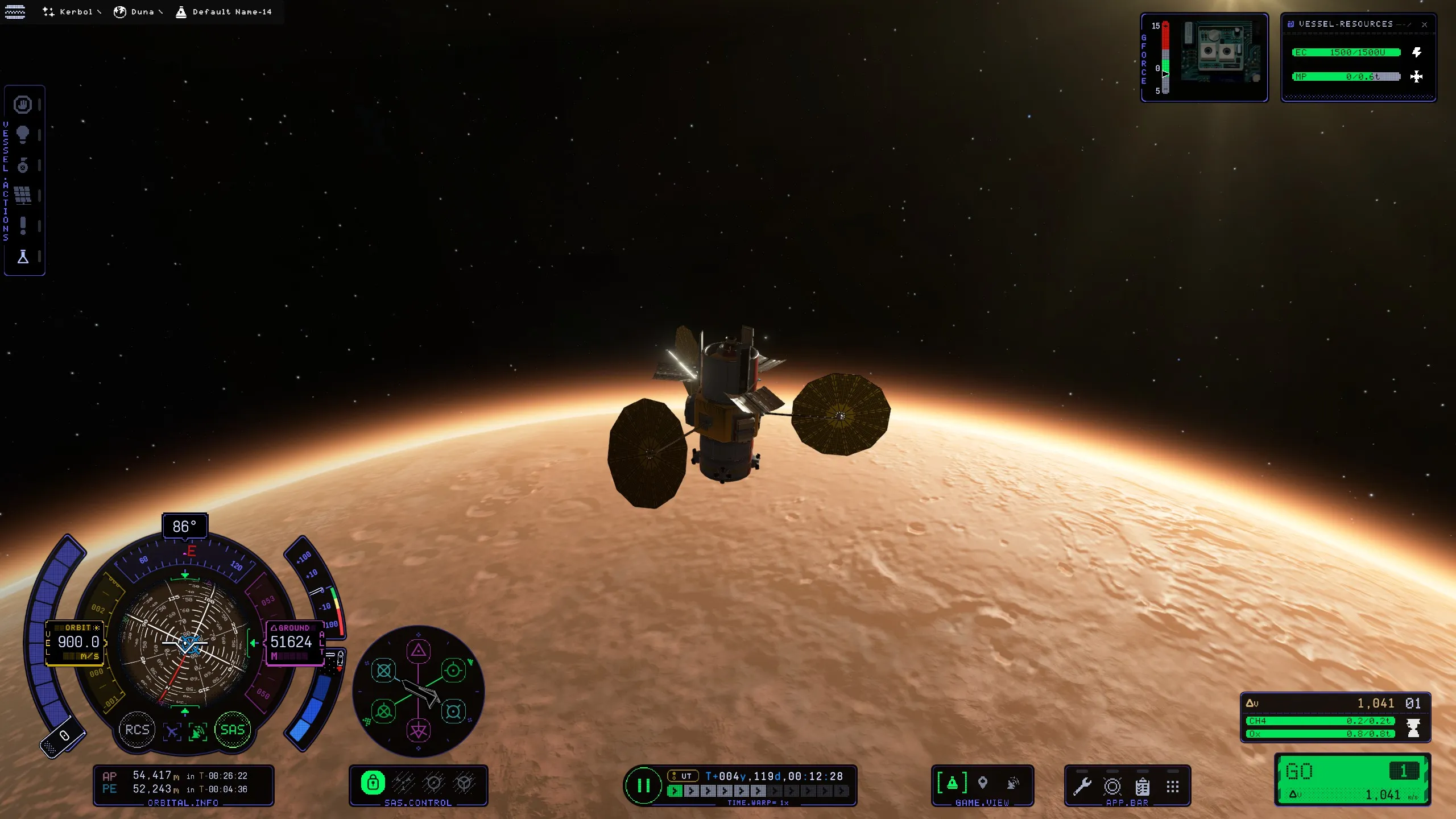
Task: Close the Vessel-Resources panel
Action: click(1426, 24)
